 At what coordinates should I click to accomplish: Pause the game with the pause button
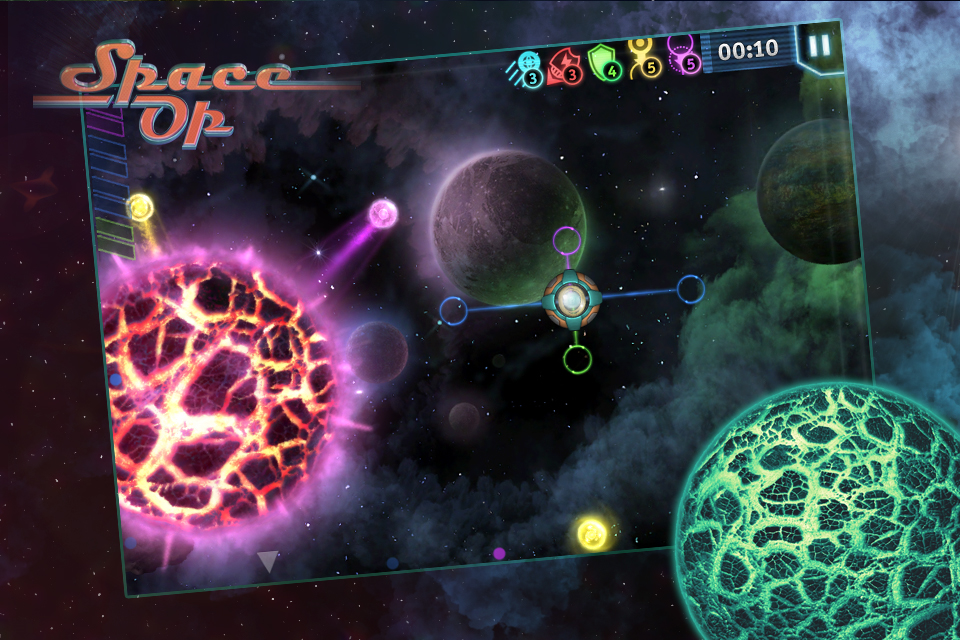[x=819, y=45]
